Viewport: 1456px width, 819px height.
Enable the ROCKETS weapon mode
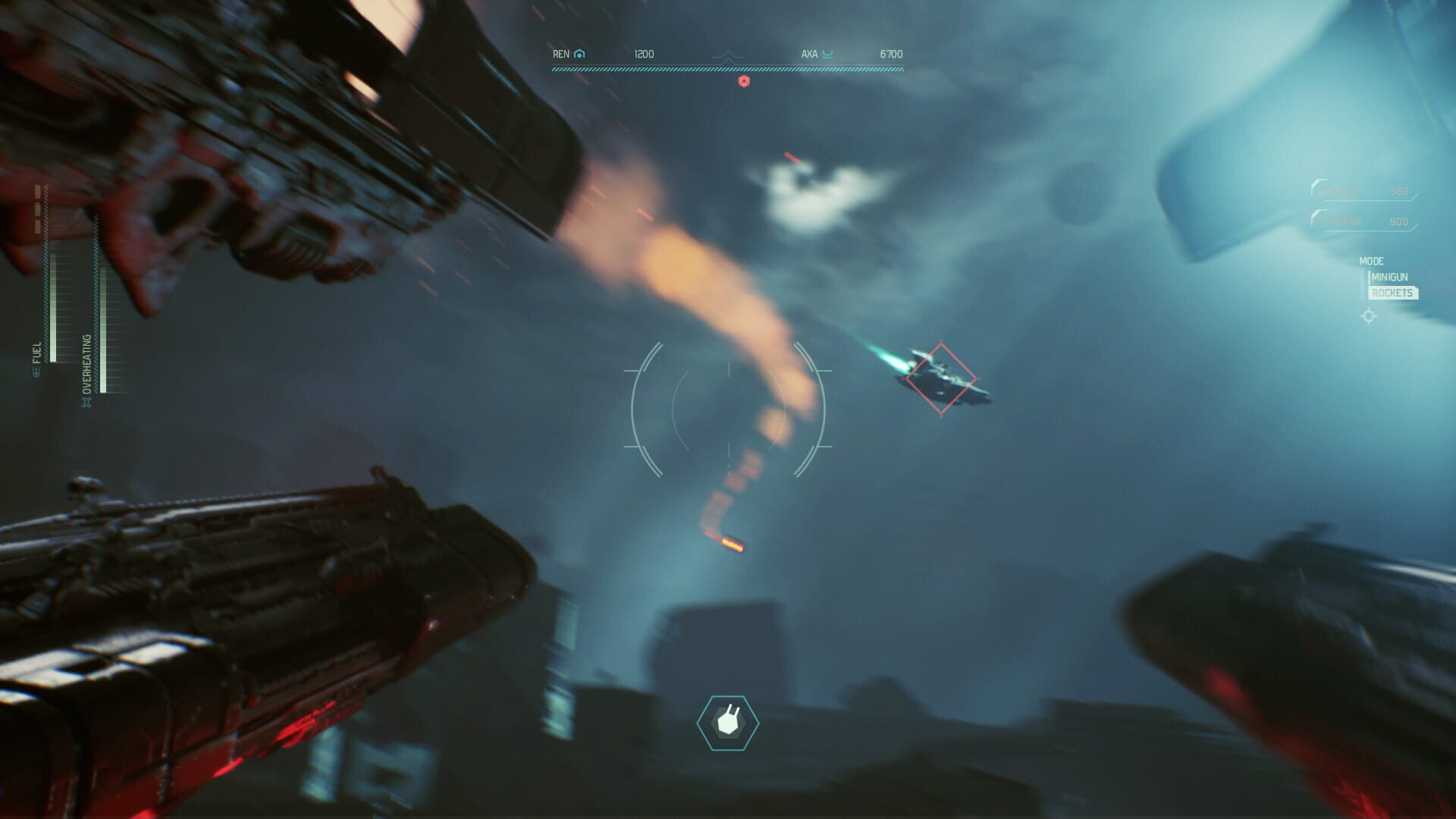coord(1392,293)
